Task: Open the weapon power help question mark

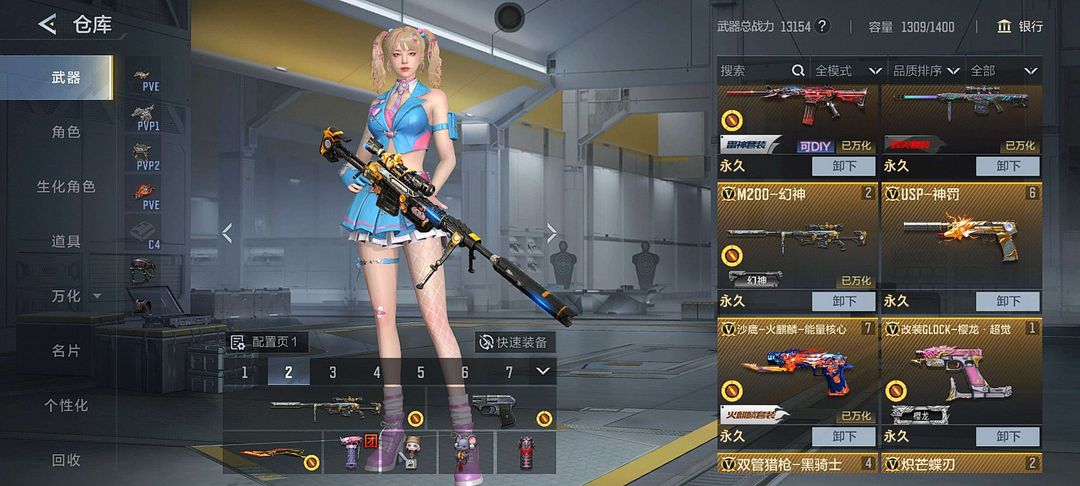Action: [823, 26]
